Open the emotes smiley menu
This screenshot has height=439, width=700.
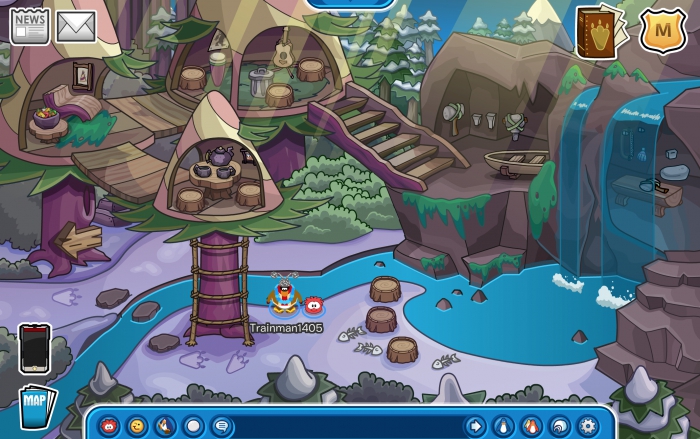pyautogui.click(x=136, y=426)
